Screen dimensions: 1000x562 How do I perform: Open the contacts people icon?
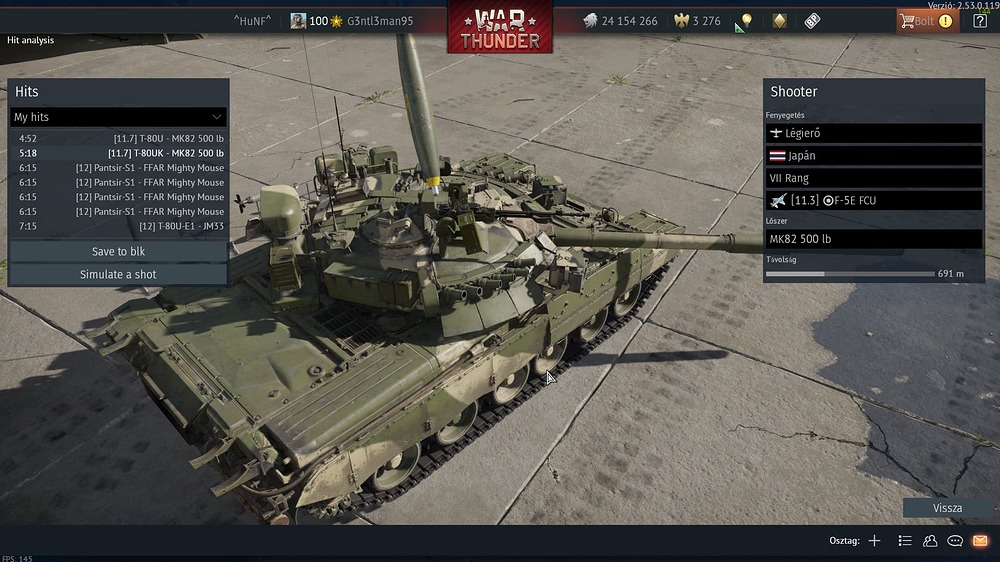pyautogui.click(x=930, y=541)
